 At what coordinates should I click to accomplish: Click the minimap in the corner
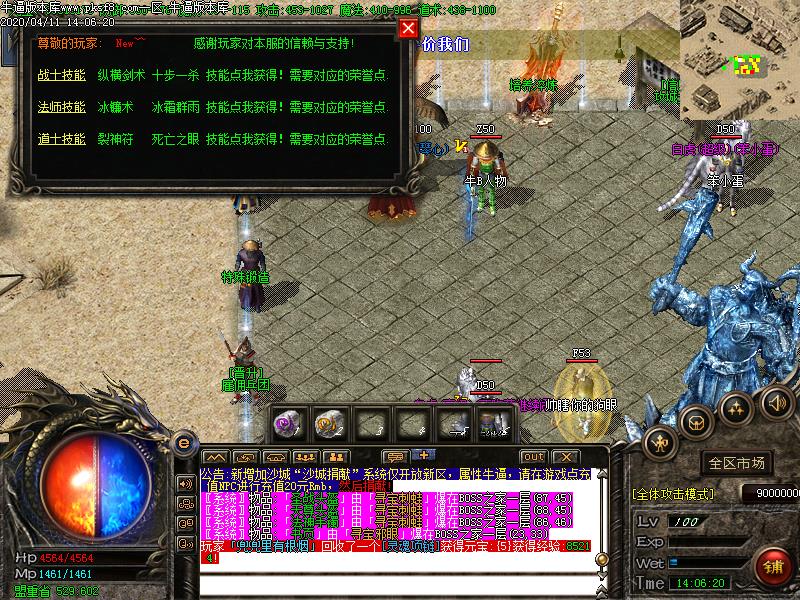click(739, 58)
